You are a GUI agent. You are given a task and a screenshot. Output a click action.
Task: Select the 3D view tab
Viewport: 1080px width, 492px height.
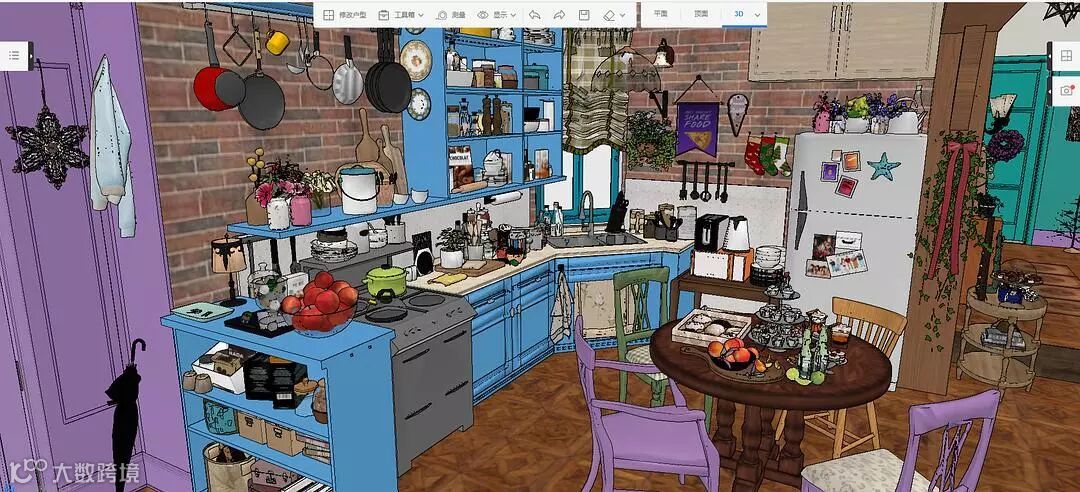(x=739, y=15)
